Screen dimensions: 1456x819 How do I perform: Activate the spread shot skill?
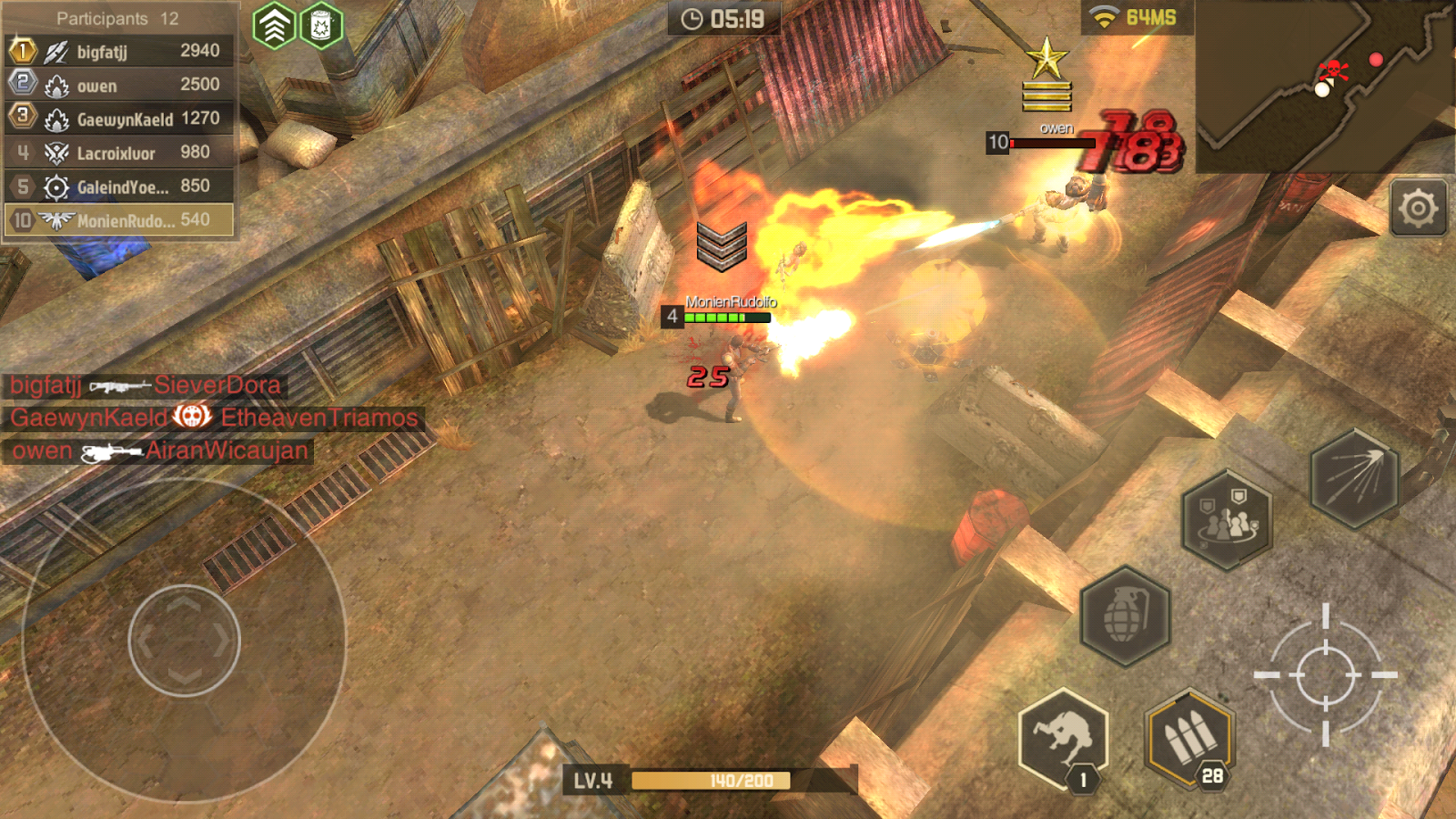coord(1354,478)
